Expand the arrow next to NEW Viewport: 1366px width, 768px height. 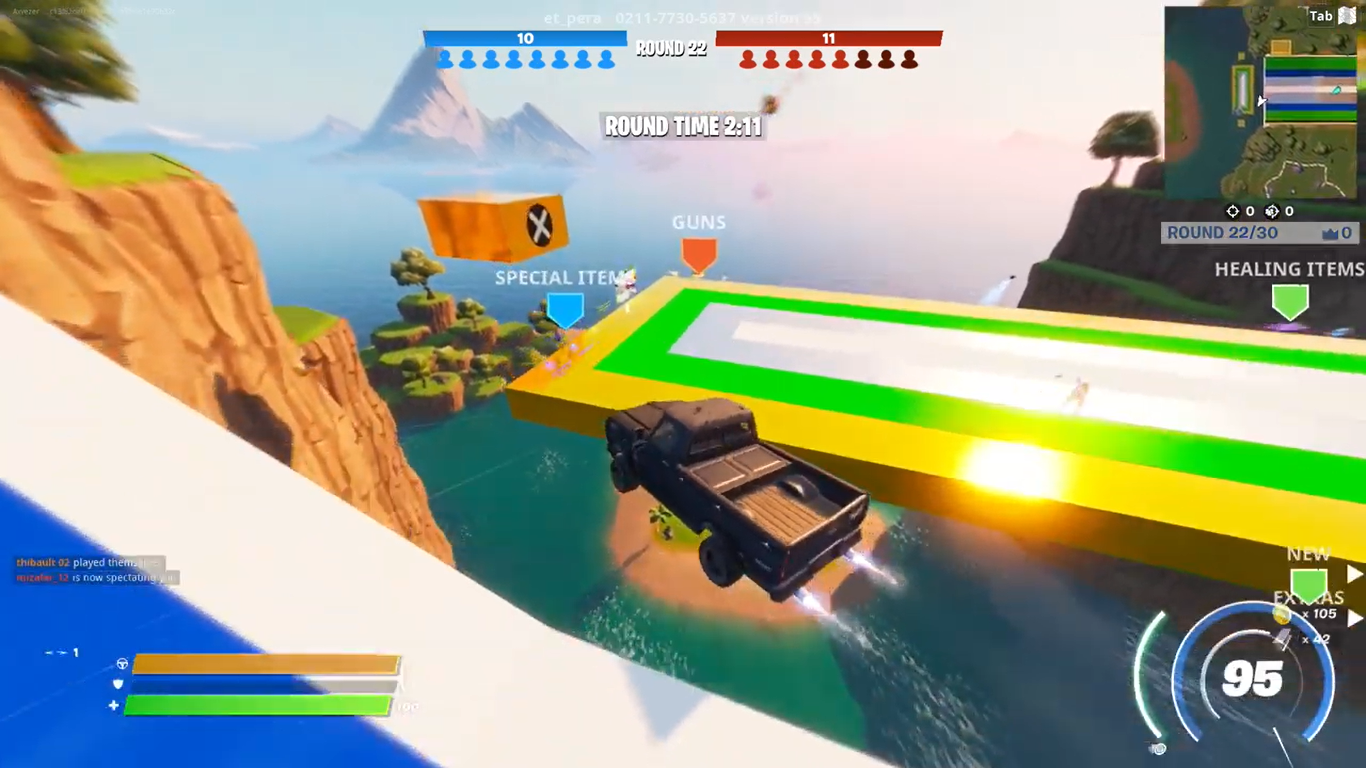(x=1355, y=572)
